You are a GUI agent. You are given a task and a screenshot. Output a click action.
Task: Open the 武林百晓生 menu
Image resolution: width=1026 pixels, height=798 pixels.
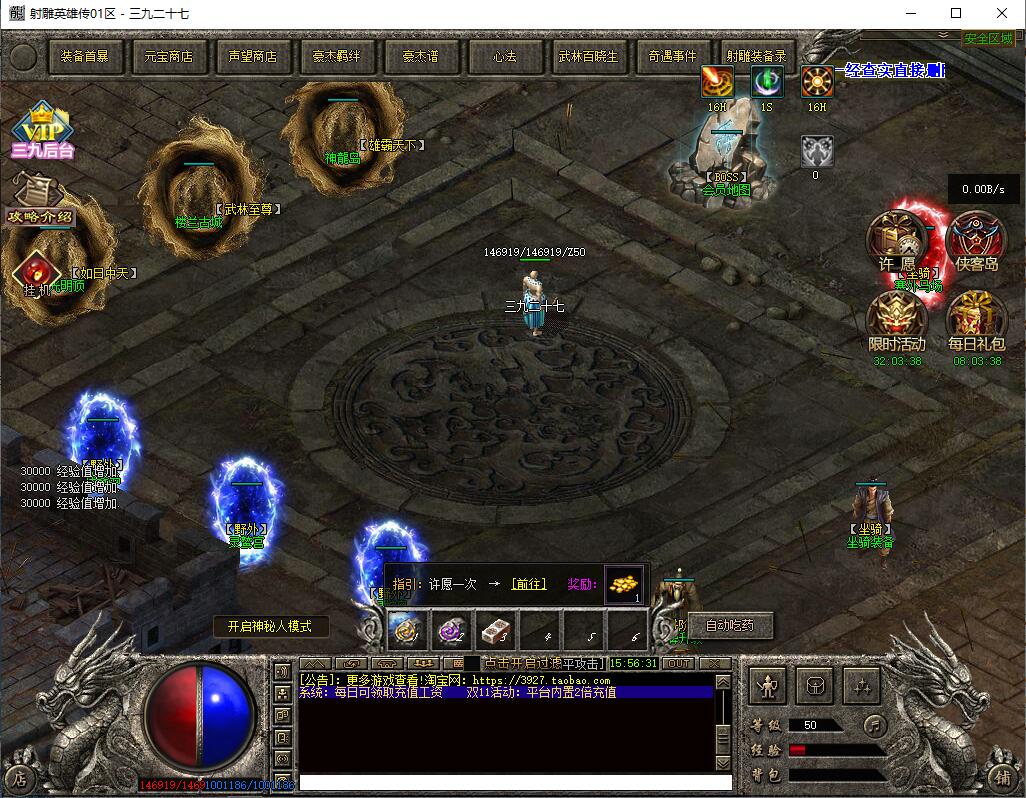tap(588, 57)
